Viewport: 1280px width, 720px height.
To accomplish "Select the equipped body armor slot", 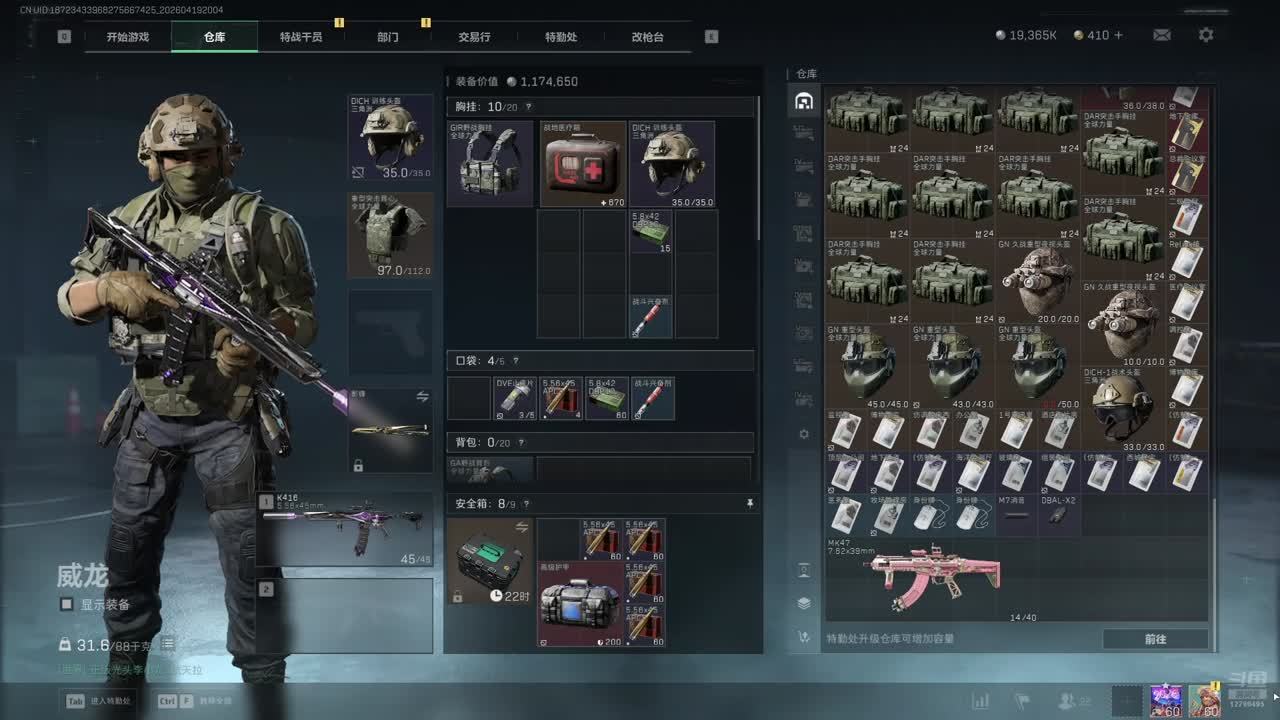I will click(390, 235).
